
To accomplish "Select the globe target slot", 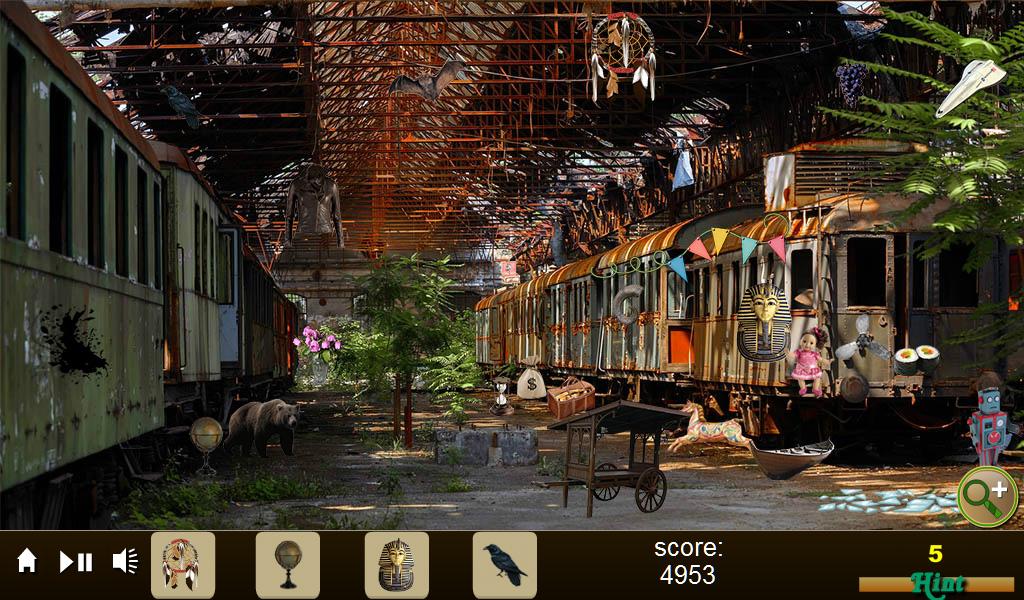I will point(288,565).
